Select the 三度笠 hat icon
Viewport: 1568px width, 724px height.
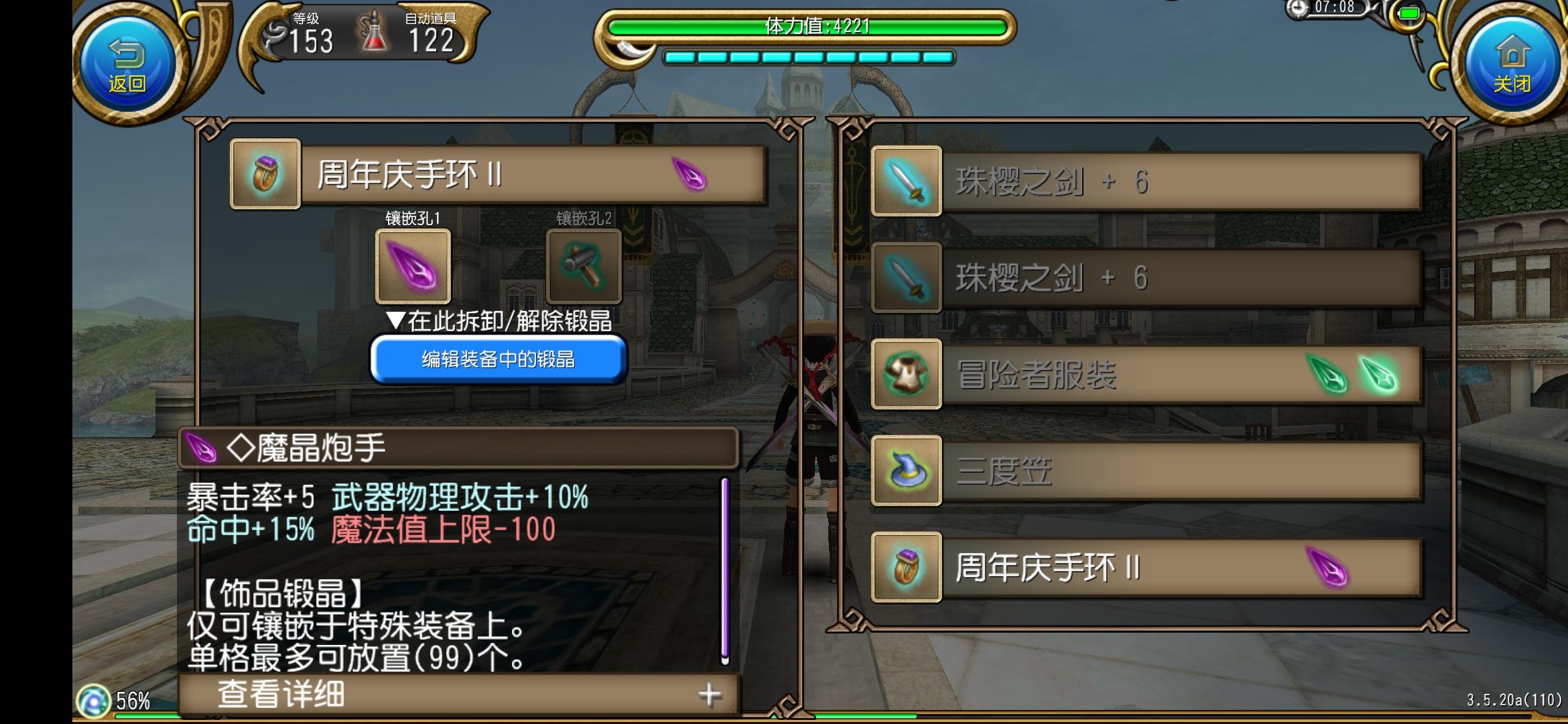pos(906,471)
